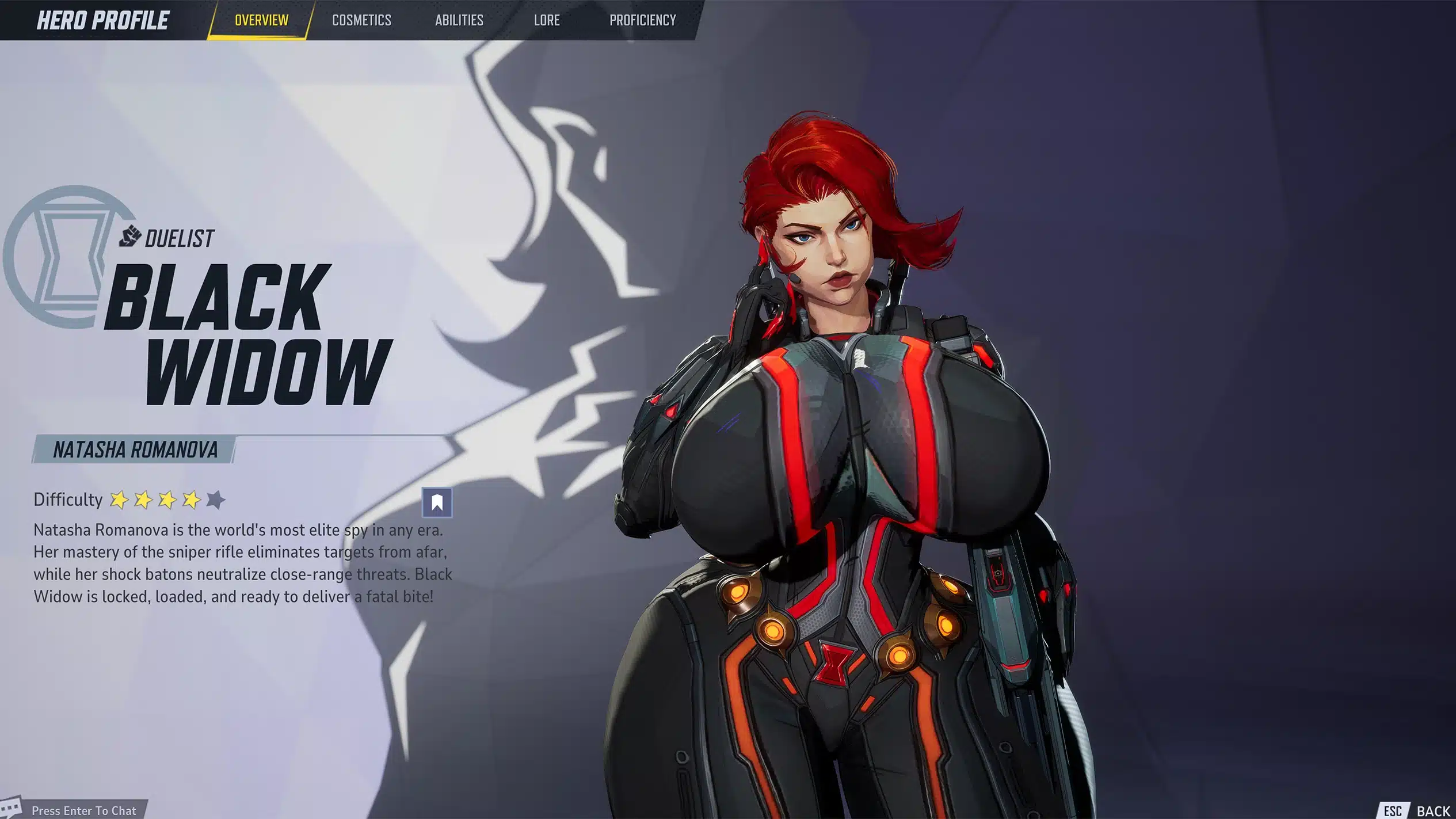Open the Cosmetics tab
The height and width of the screenshot is (819, 1456).
[361, 21]
